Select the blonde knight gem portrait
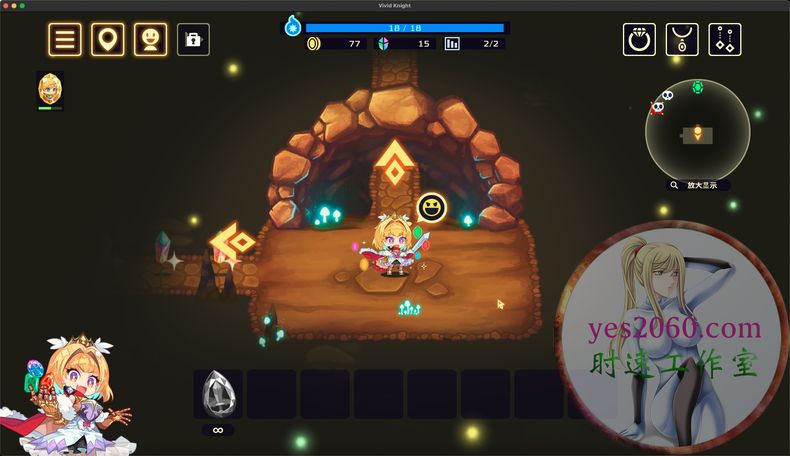This screenshot has height=456, width=790. click(50, 90)
